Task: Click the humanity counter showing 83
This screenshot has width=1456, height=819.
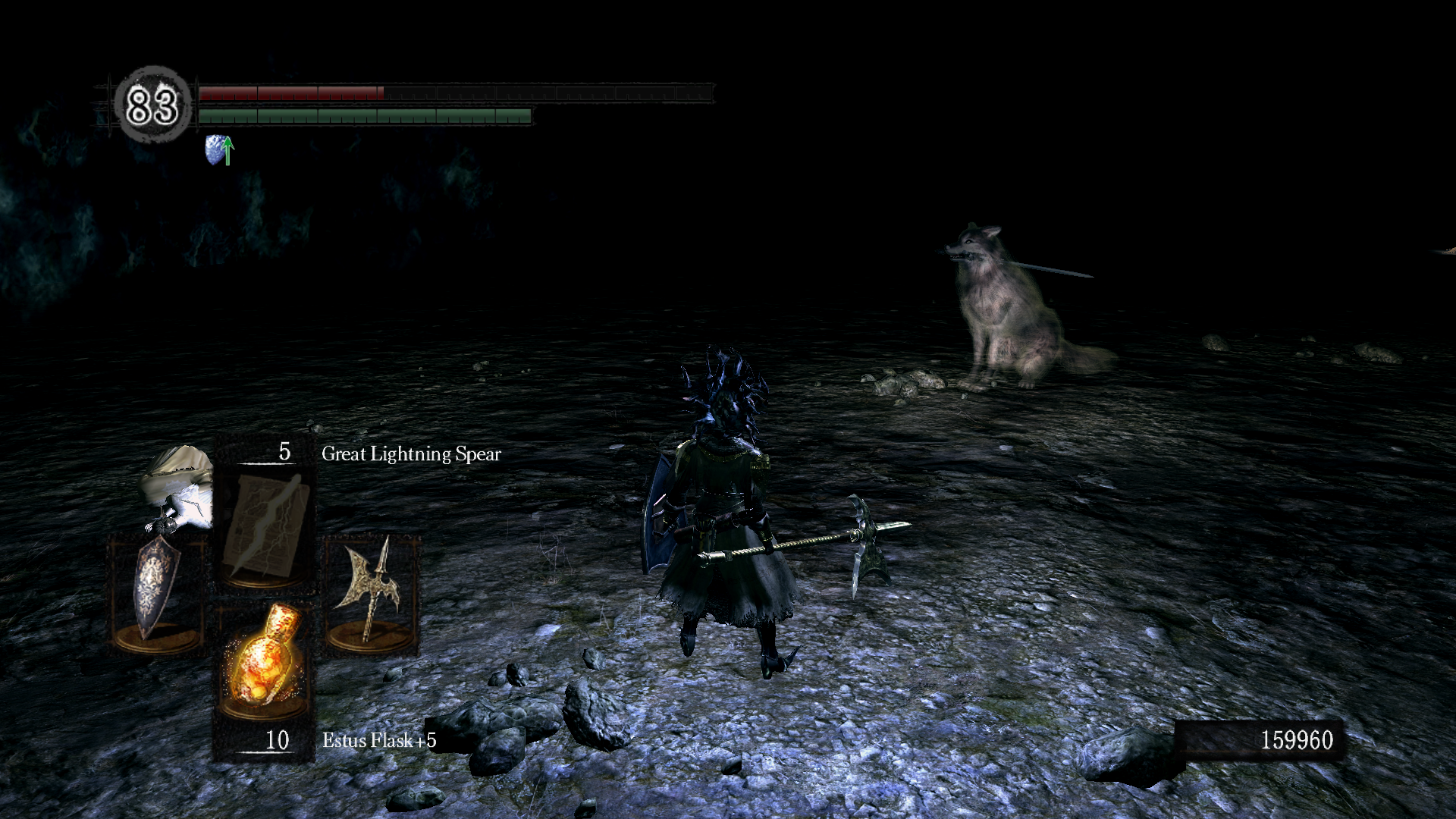Action: click(152, 105)
